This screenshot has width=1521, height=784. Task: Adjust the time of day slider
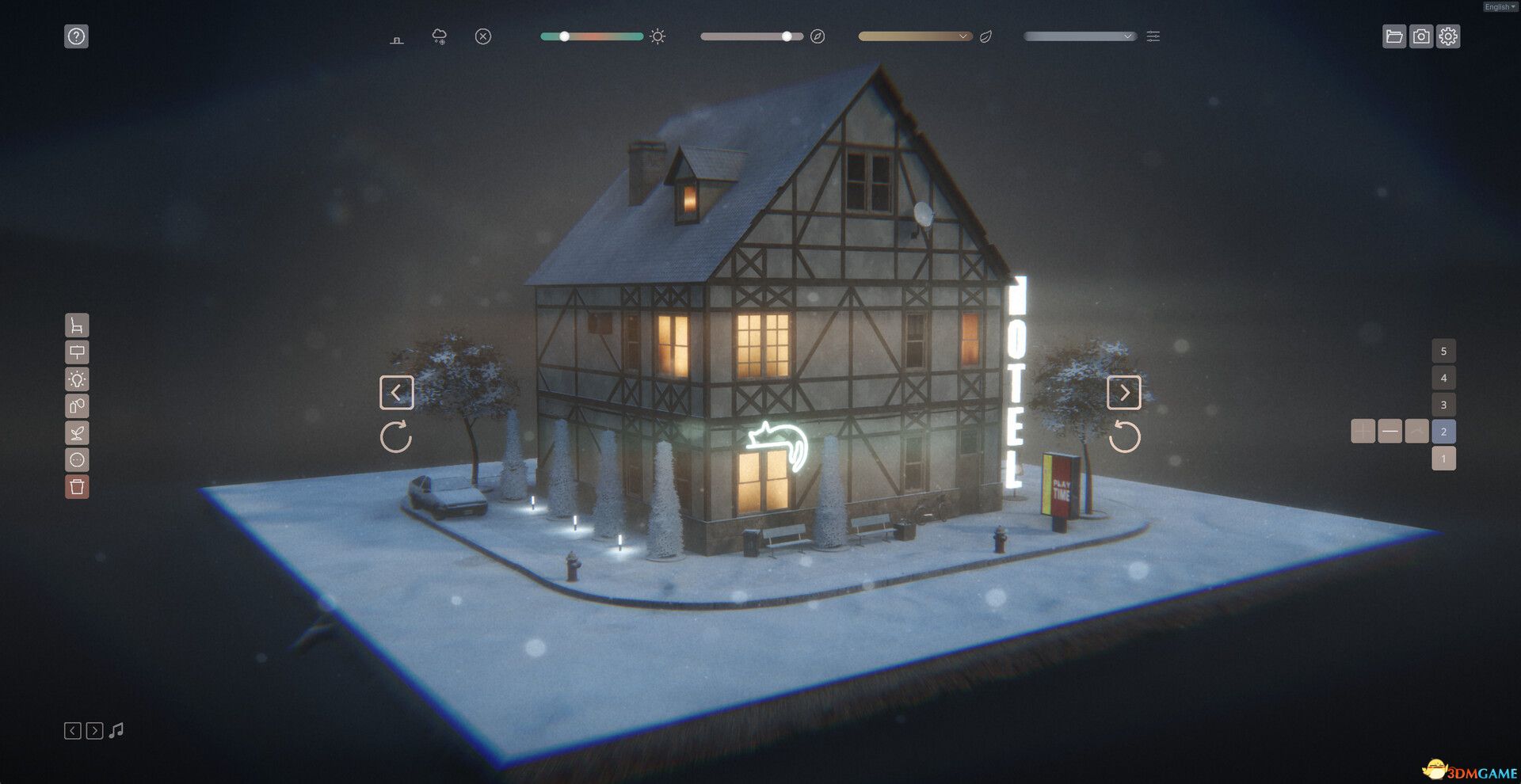tap(564, 36)
